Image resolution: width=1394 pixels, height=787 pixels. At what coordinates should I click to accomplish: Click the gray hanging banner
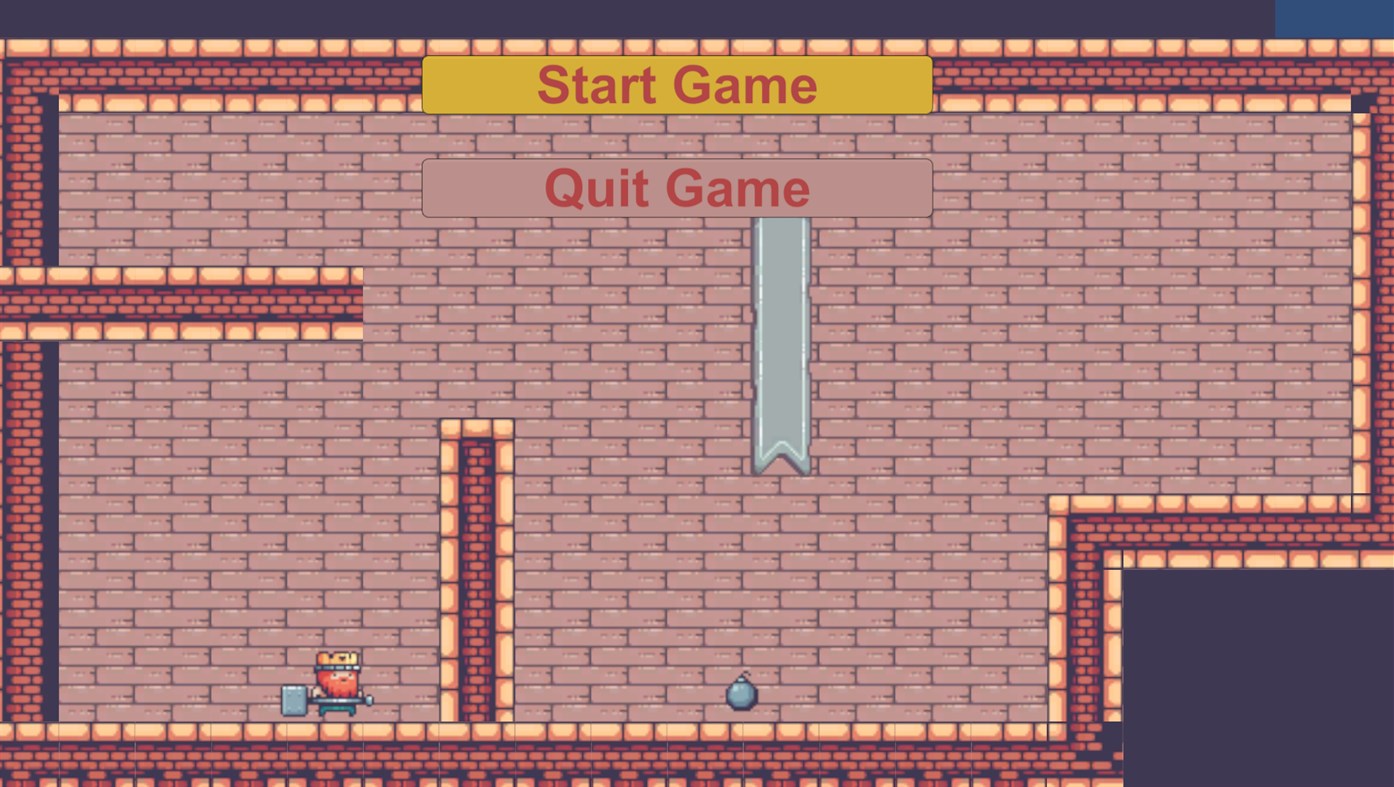(x=780, y=330)
